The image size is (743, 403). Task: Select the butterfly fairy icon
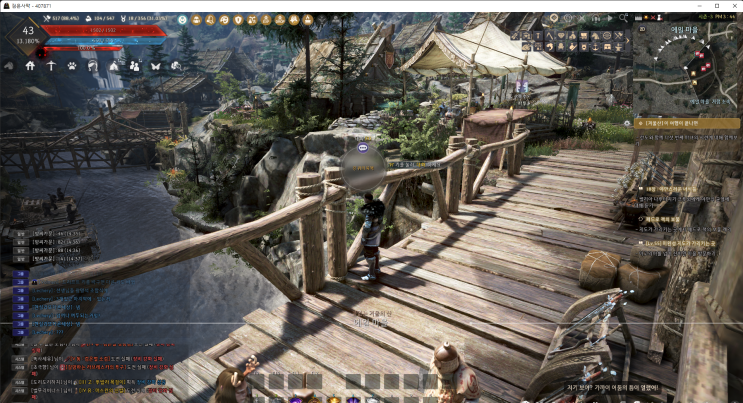tap(155, 66)
